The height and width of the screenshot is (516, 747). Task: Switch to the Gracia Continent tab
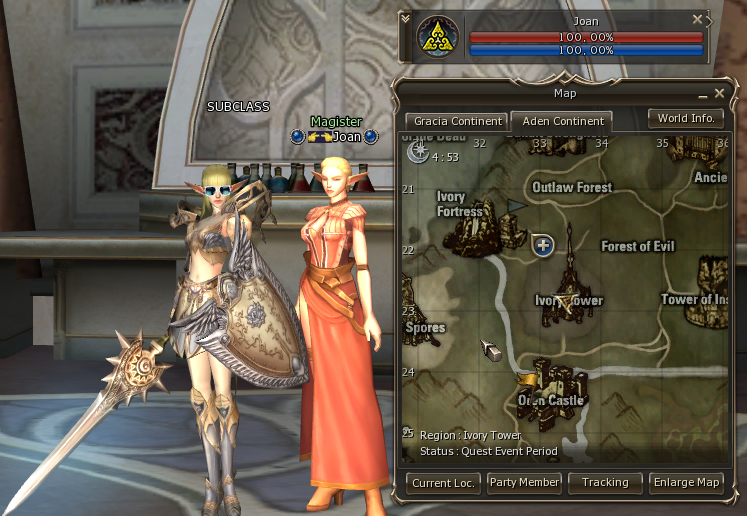[453, 121]
